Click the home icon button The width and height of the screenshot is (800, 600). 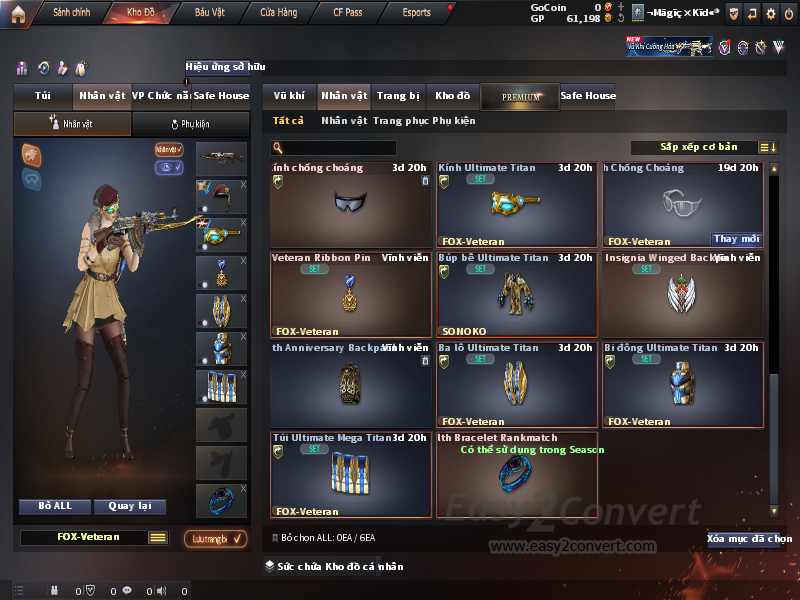click(17, 13)
